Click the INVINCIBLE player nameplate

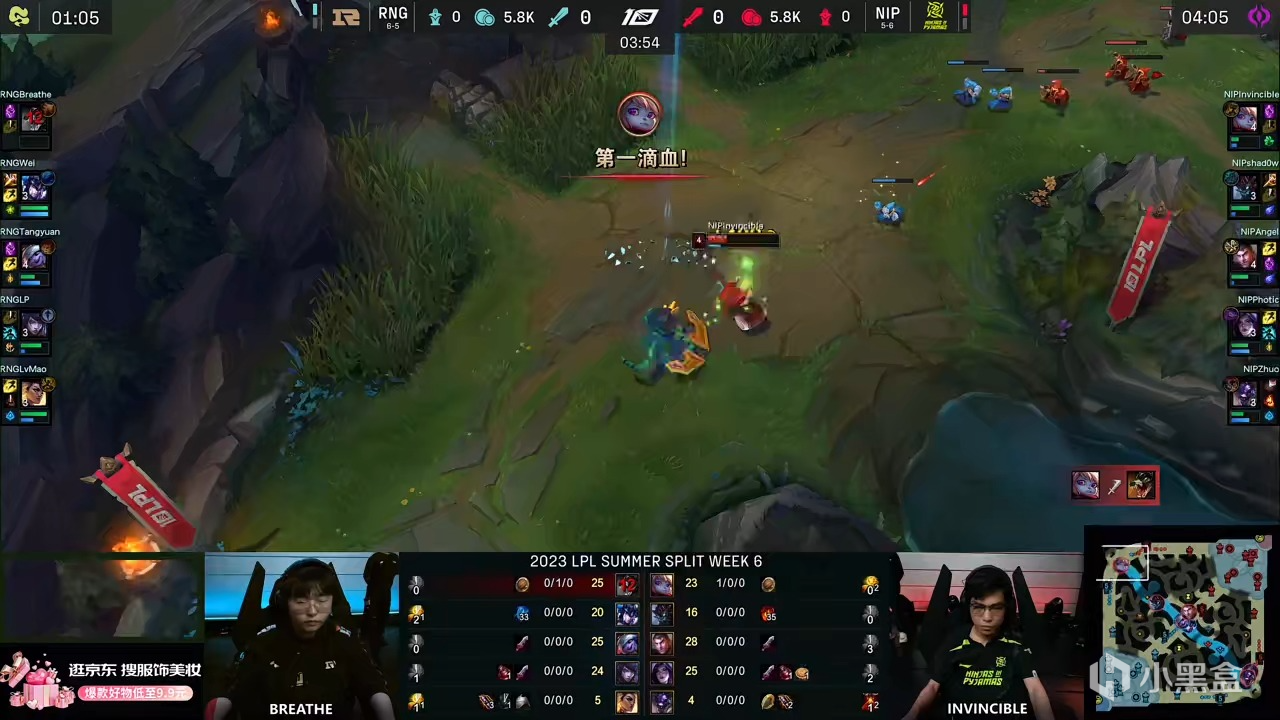(987, 708)
